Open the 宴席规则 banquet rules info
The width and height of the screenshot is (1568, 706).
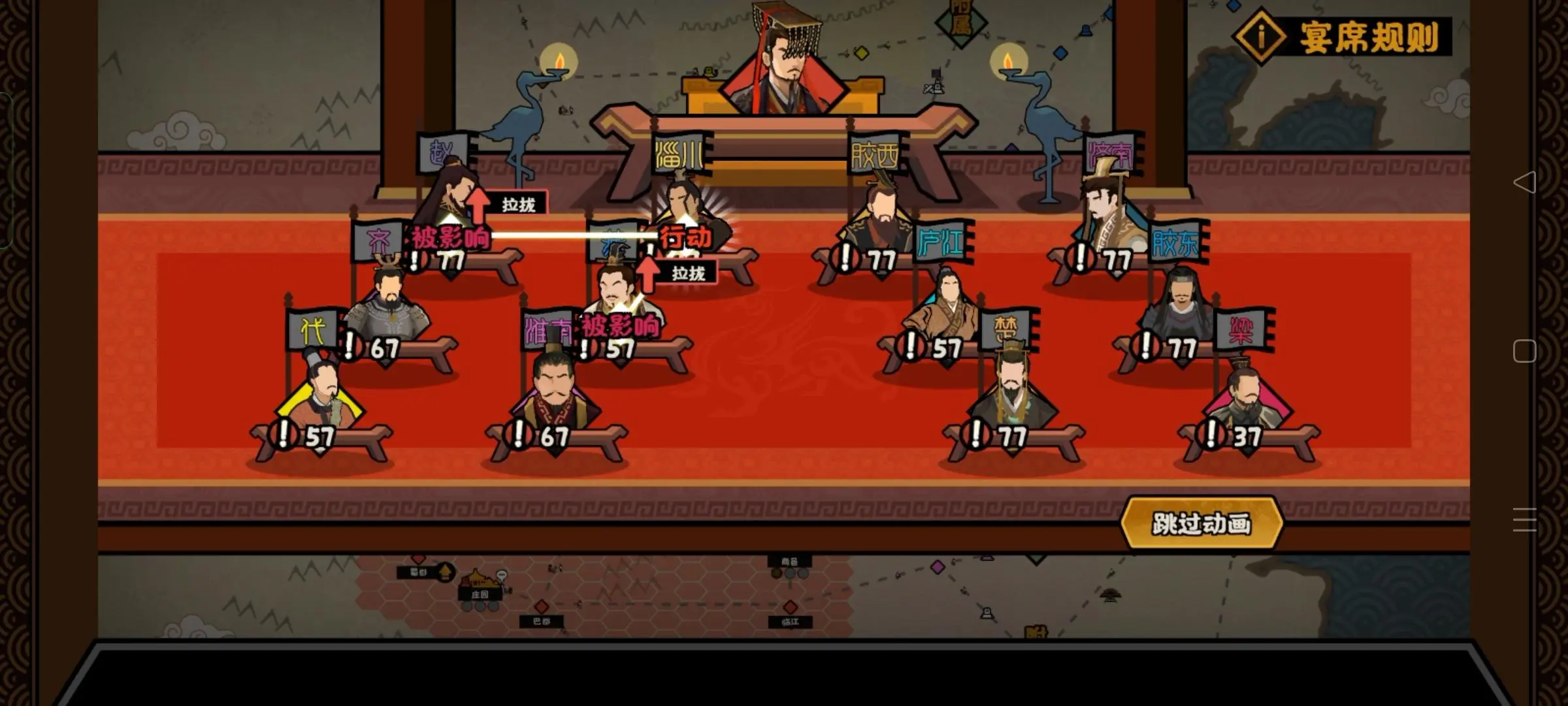tap(1342, 37)
